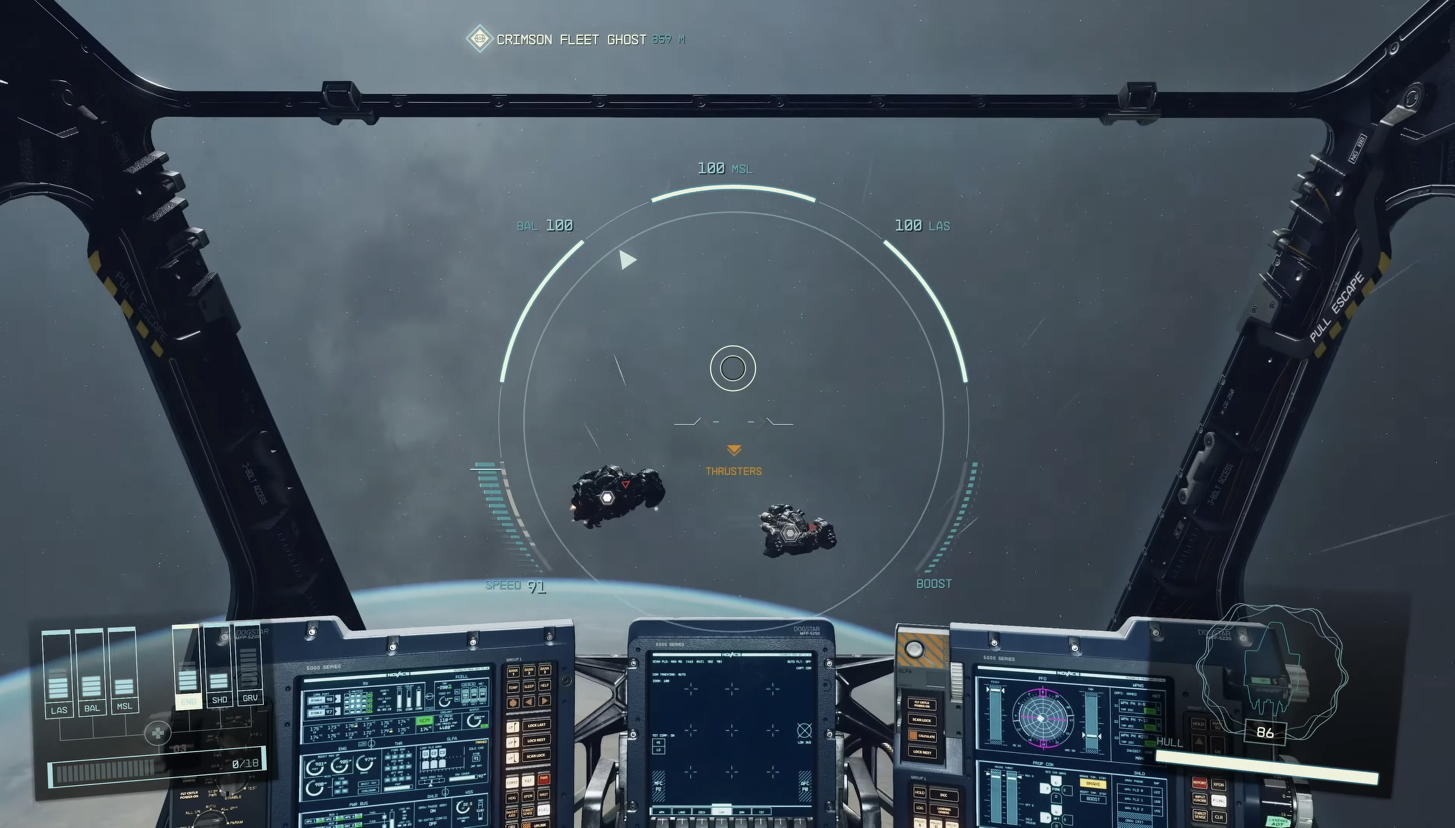Click the Crimson Fleet Ghost target marker
The image size is (1455, 828).
click(x=480, y=39)
